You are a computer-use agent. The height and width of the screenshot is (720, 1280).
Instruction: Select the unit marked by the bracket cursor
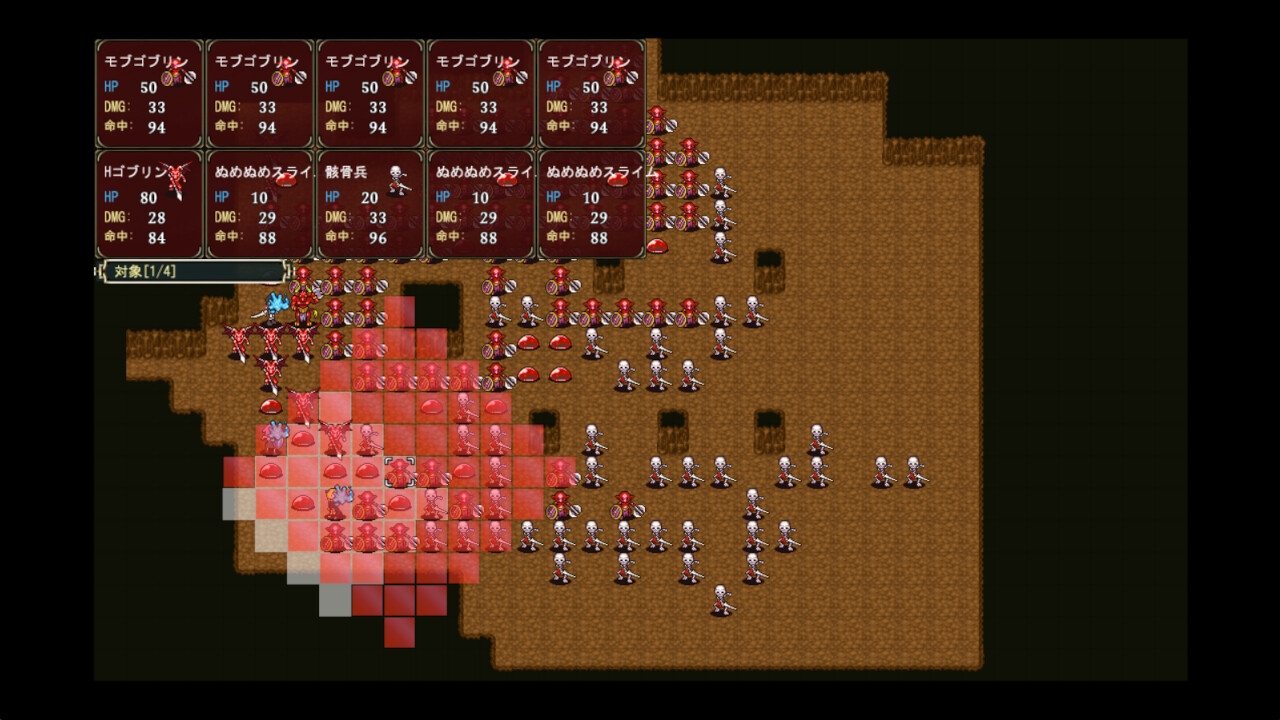(x=400, y=472)
